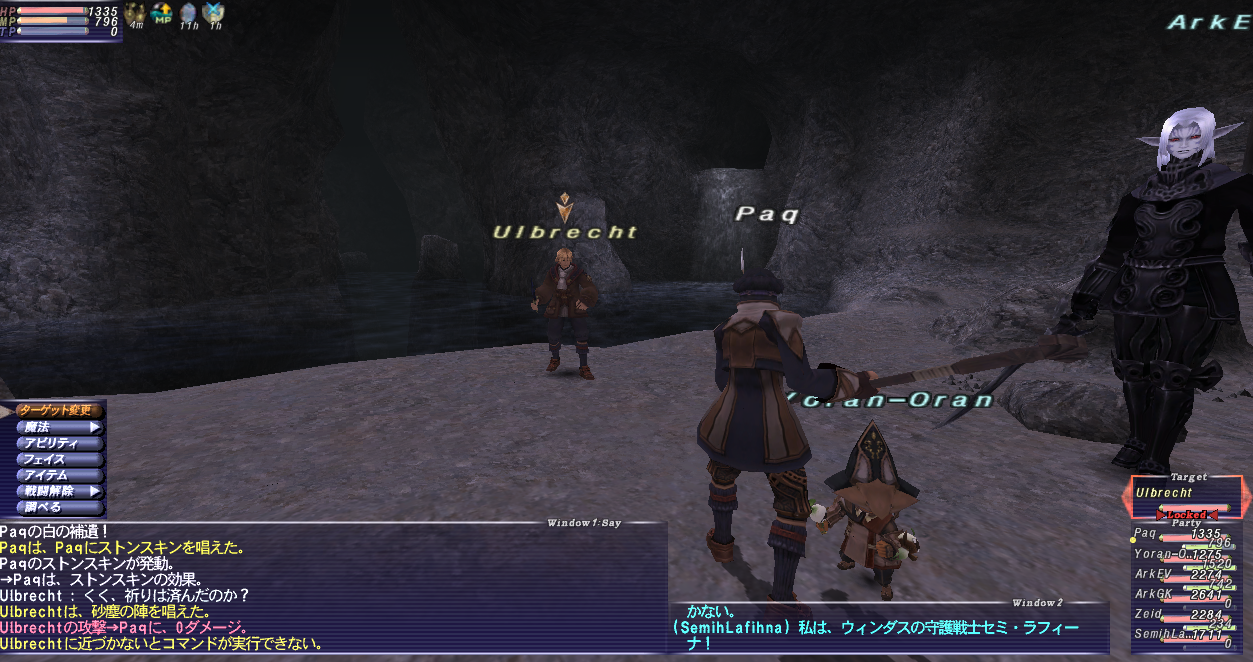
Task: Choose 戦闘解除 to disengage
Action: (x=56, y=491)
